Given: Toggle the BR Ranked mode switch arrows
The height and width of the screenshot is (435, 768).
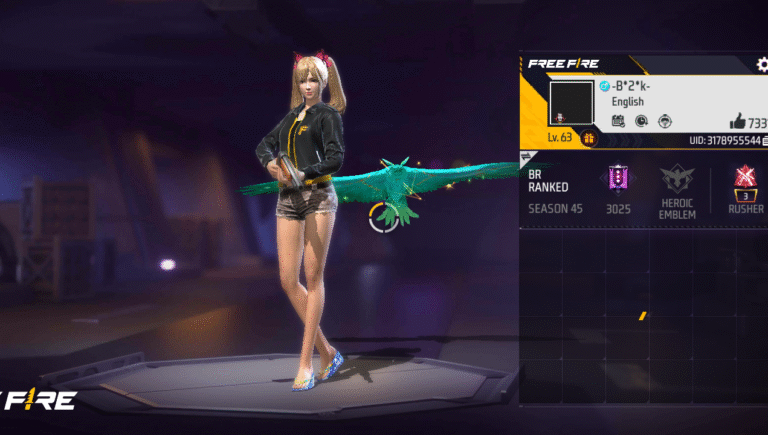Looking at the screenshot, I should click(528, 157).
